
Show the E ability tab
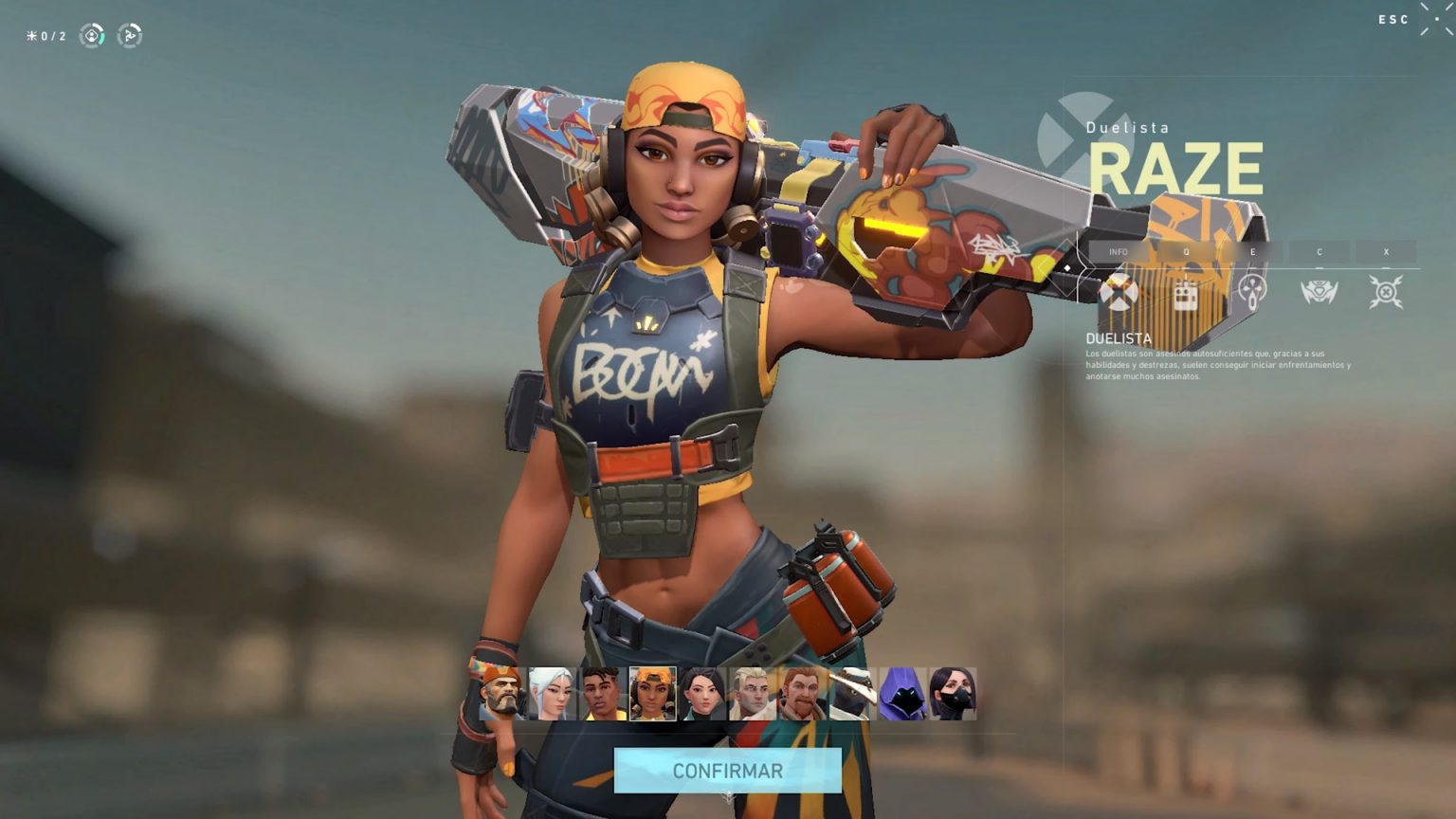tap(1252, 252)
